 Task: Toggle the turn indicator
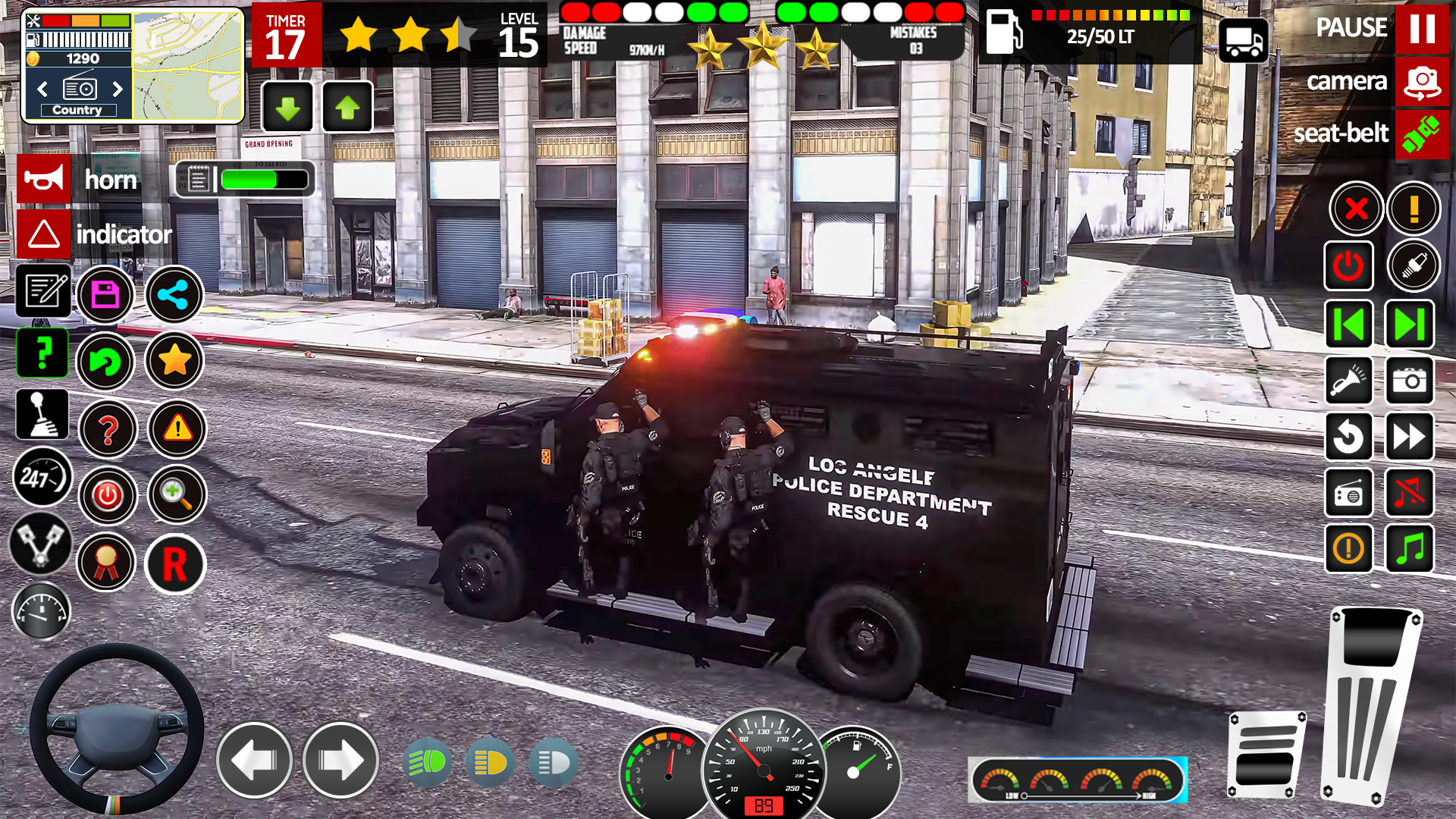[x=44, y=234]
